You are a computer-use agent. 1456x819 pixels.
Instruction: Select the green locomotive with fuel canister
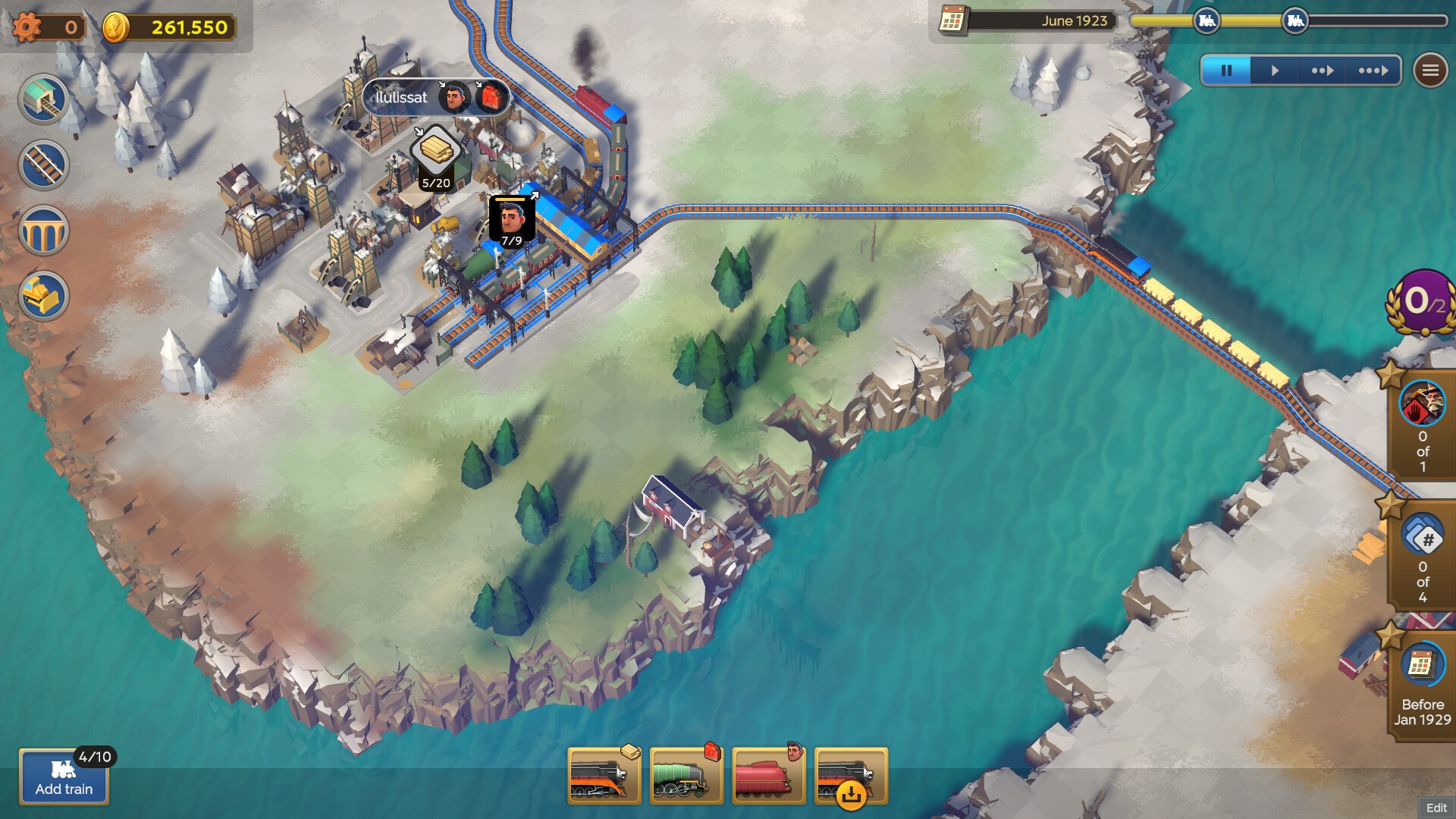pos(686,777)
